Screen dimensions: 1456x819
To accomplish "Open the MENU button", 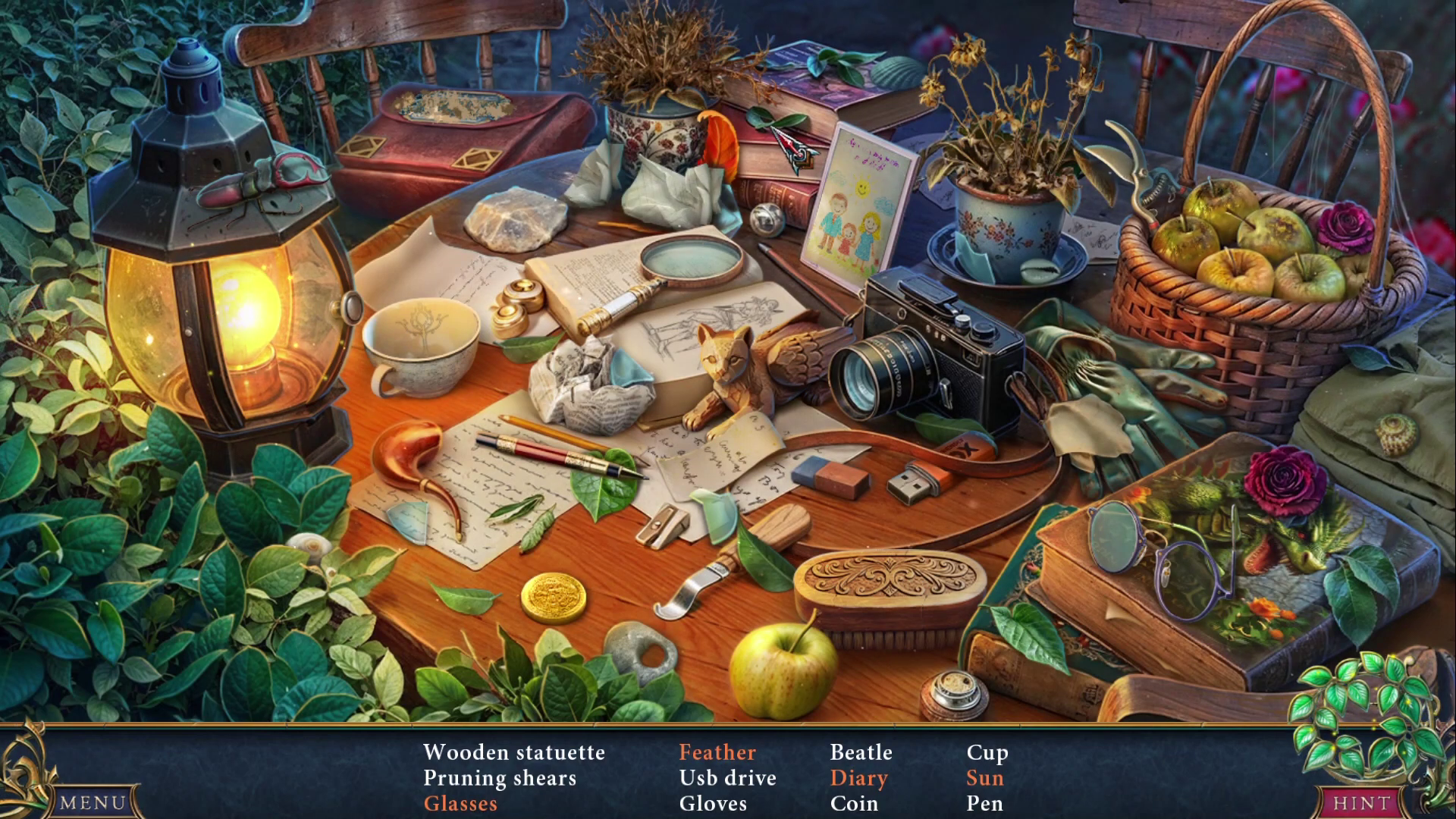I will (93, 802).
